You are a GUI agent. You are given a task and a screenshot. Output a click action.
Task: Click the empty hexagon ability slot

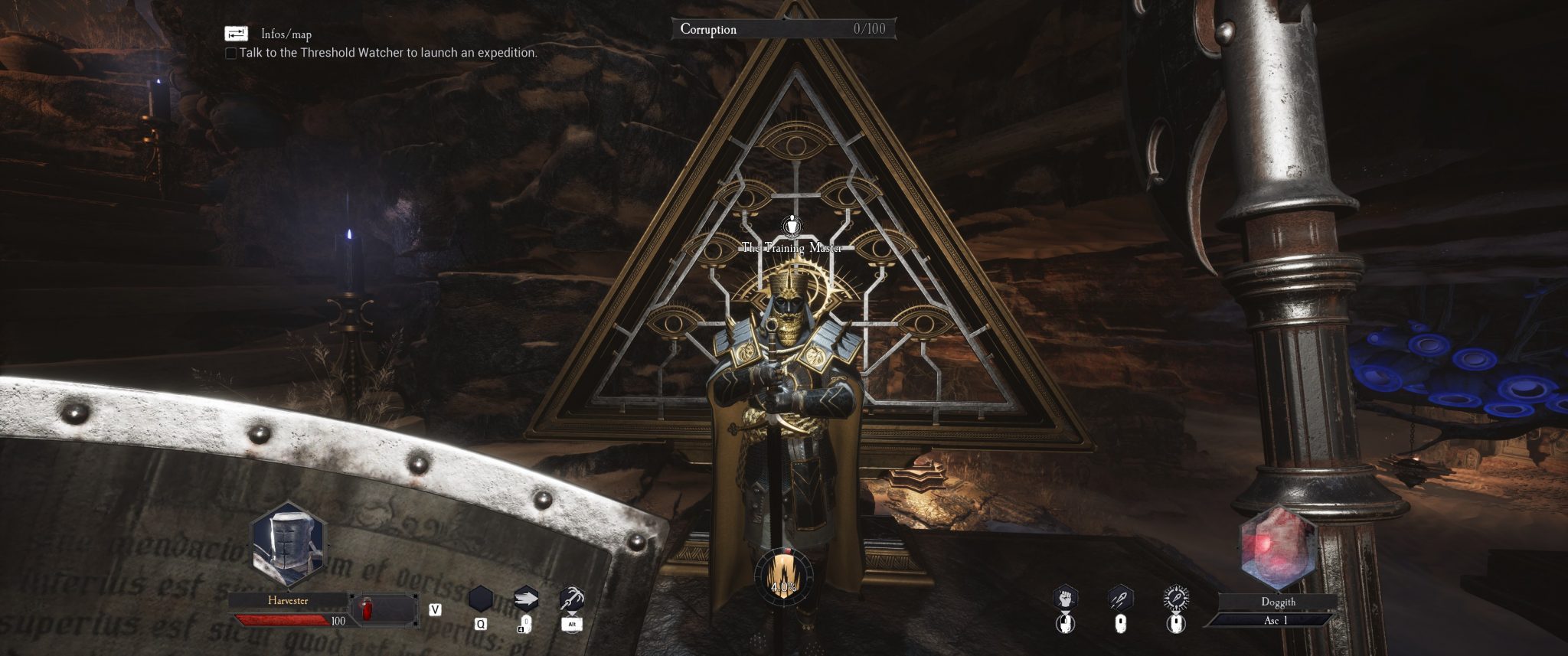[481, 599]
